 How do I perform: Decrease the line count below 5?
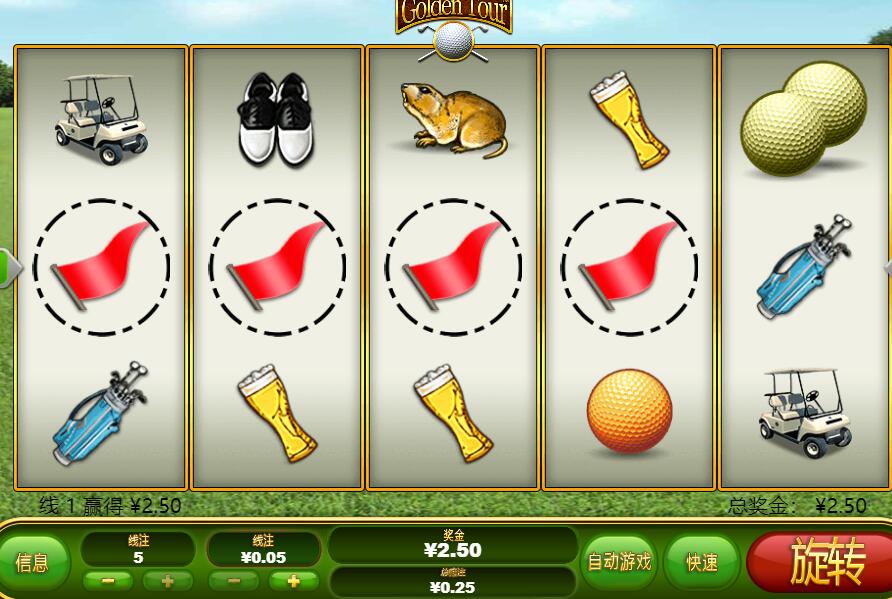pyautogui.click(x=108, y=581)
